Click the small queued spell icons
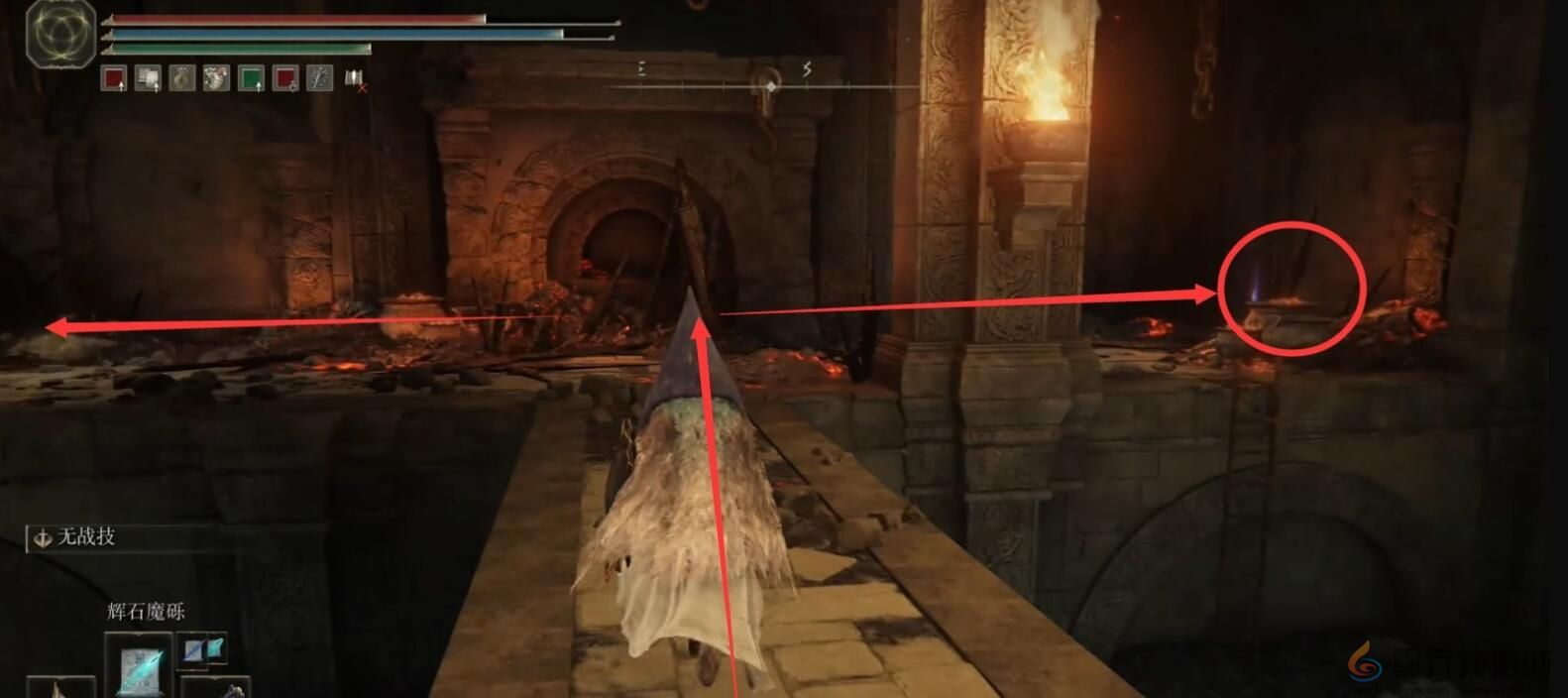The image size is (1568, 698). (x=203, y=649)
